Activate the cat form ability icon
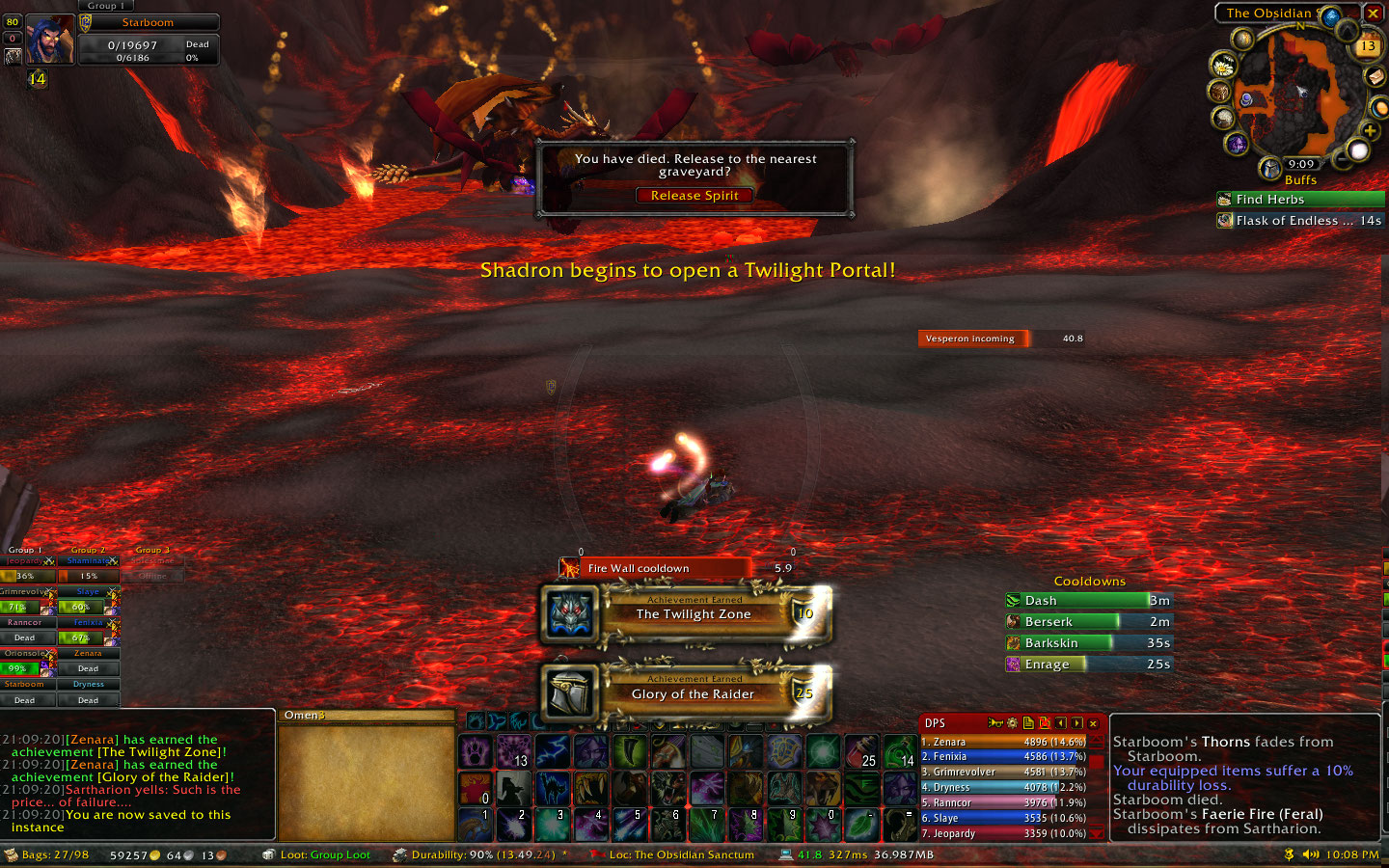Image resolution: width=1389 pixels, height=868 pixels. [x=552, y=789]
